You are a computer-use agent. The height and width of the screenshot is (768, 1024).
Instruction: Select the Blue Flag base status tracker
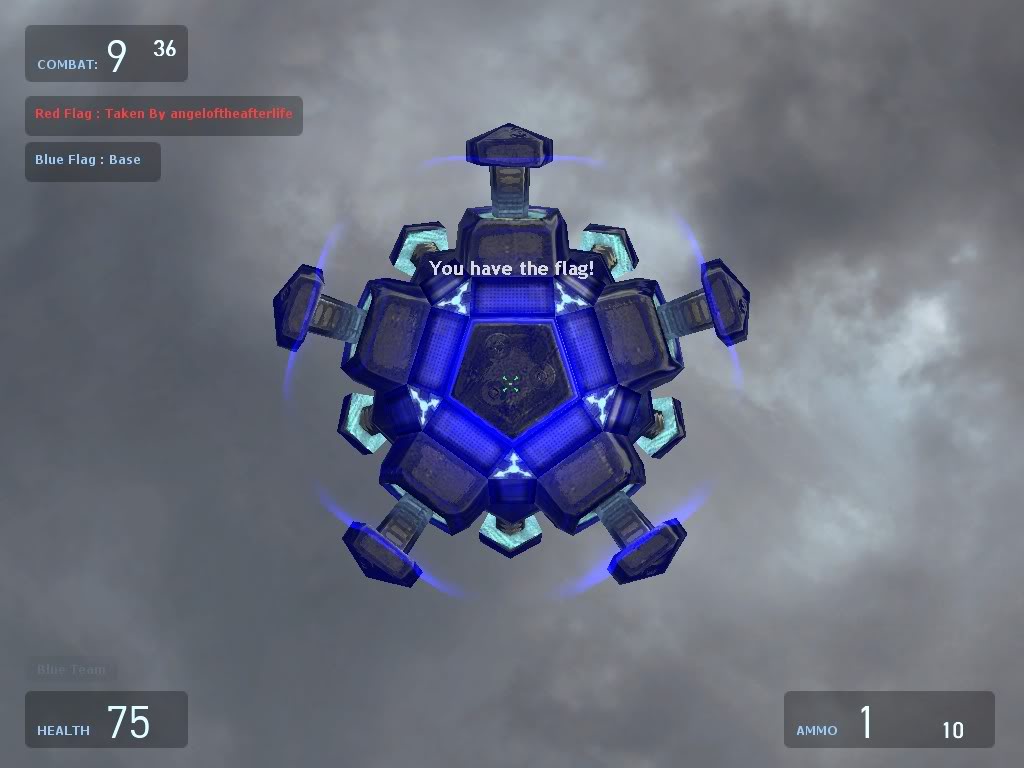click(92, 161)
